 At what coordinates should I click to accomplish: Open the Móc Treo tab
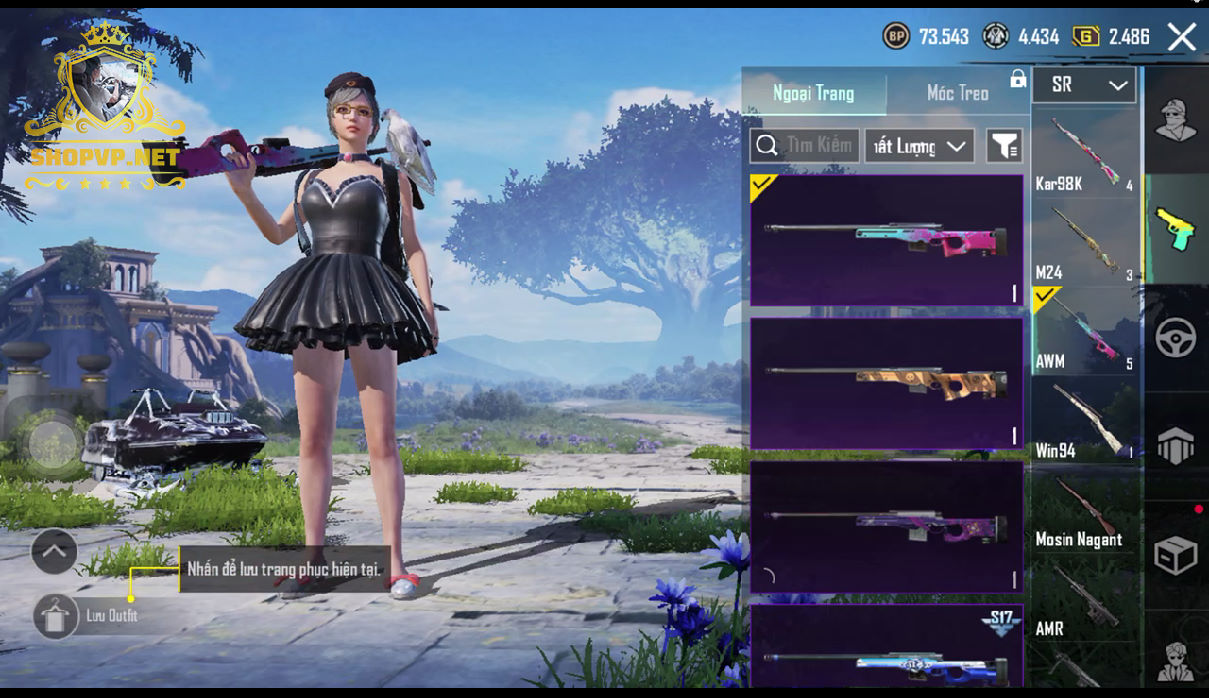click(x=957, y=93)
